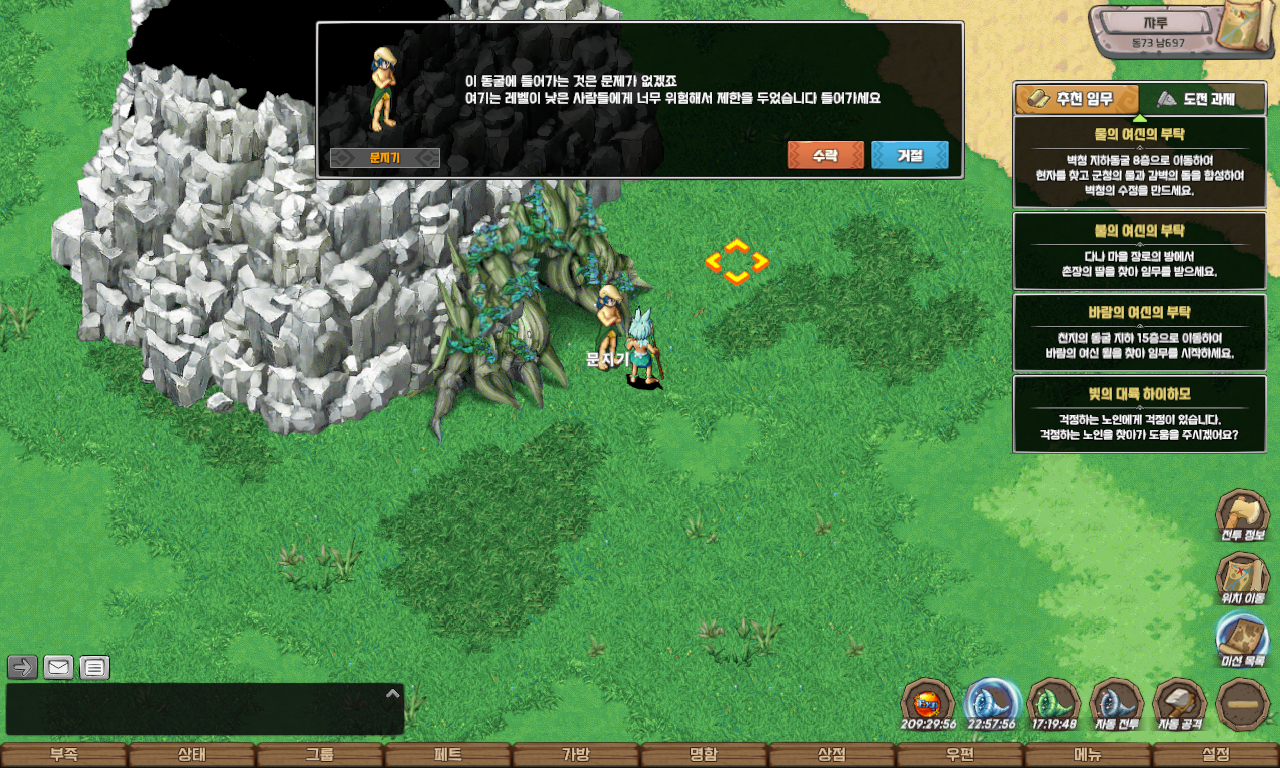
Task: Toggle 자동 전투 auto battle
Action: (x=1116, y=704)
